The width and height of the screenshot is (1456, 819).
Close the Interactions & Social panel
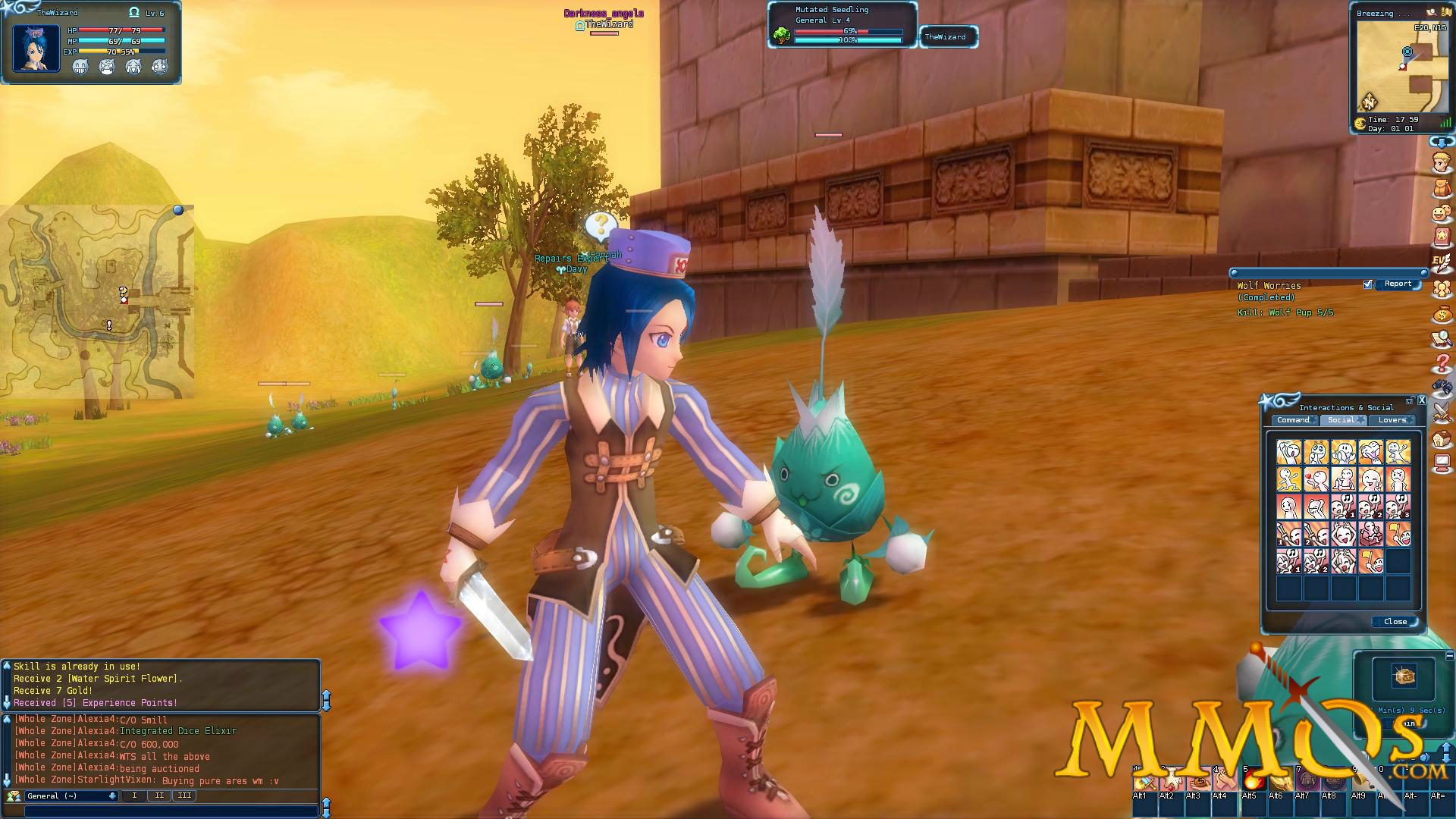coord(1394,621)
